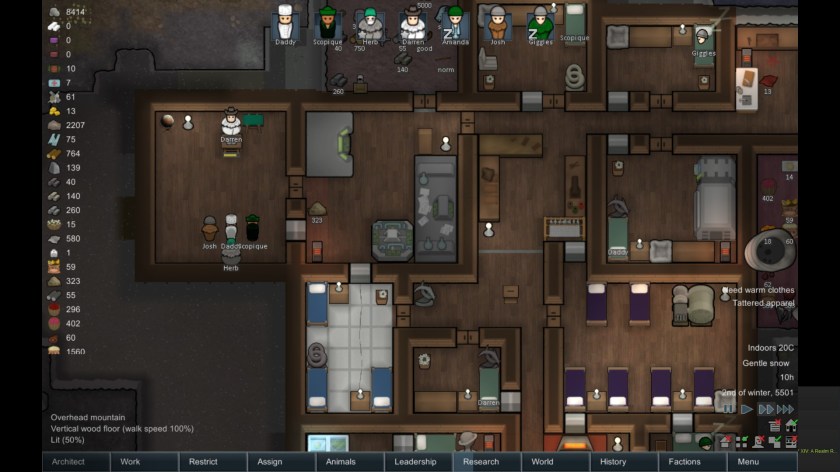Switch to the Restrict tab
This screenshot has width=840, height=472.
(x=203, y=462)
